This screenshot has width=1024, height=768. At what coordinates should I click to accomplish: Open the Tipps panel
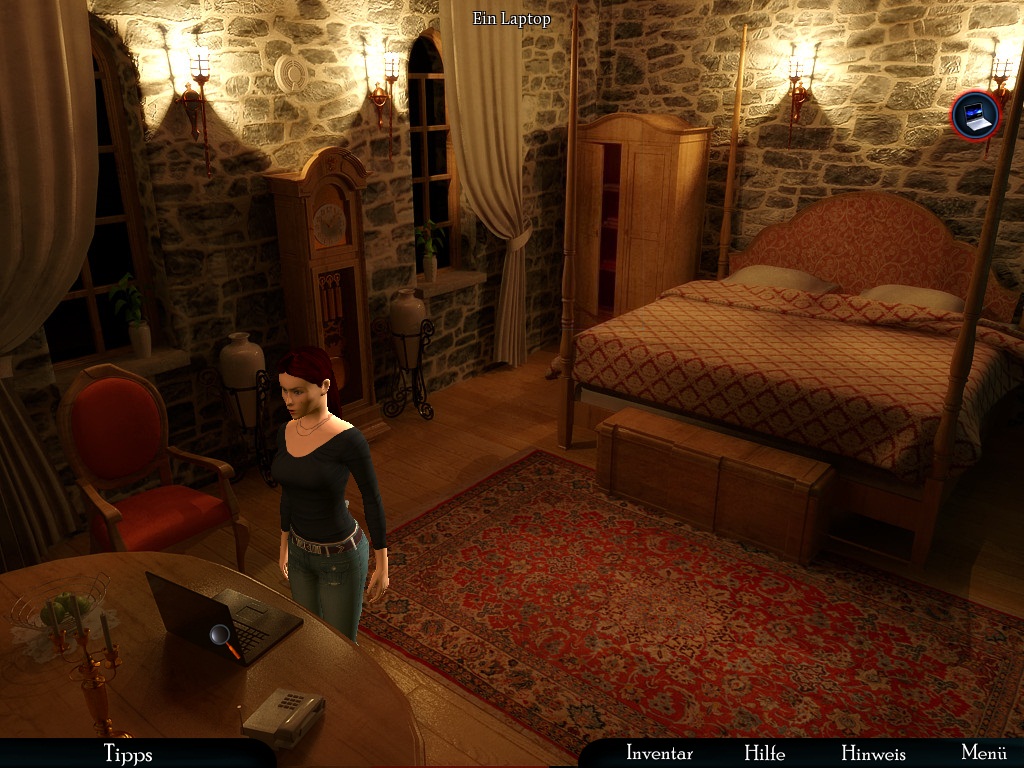click(x=128, y=753)
